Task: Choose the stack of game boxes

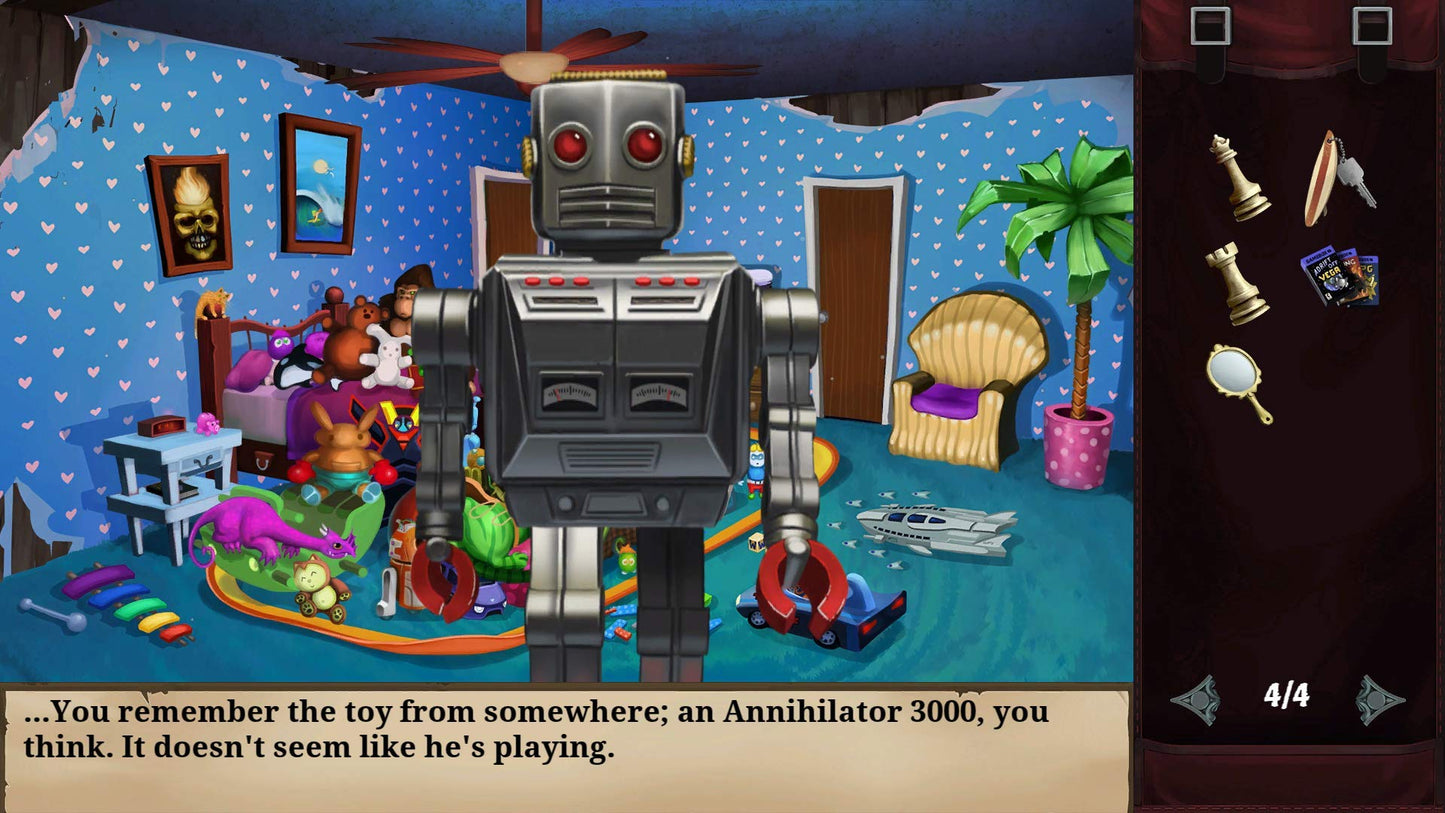Action: pos(1339,277)
